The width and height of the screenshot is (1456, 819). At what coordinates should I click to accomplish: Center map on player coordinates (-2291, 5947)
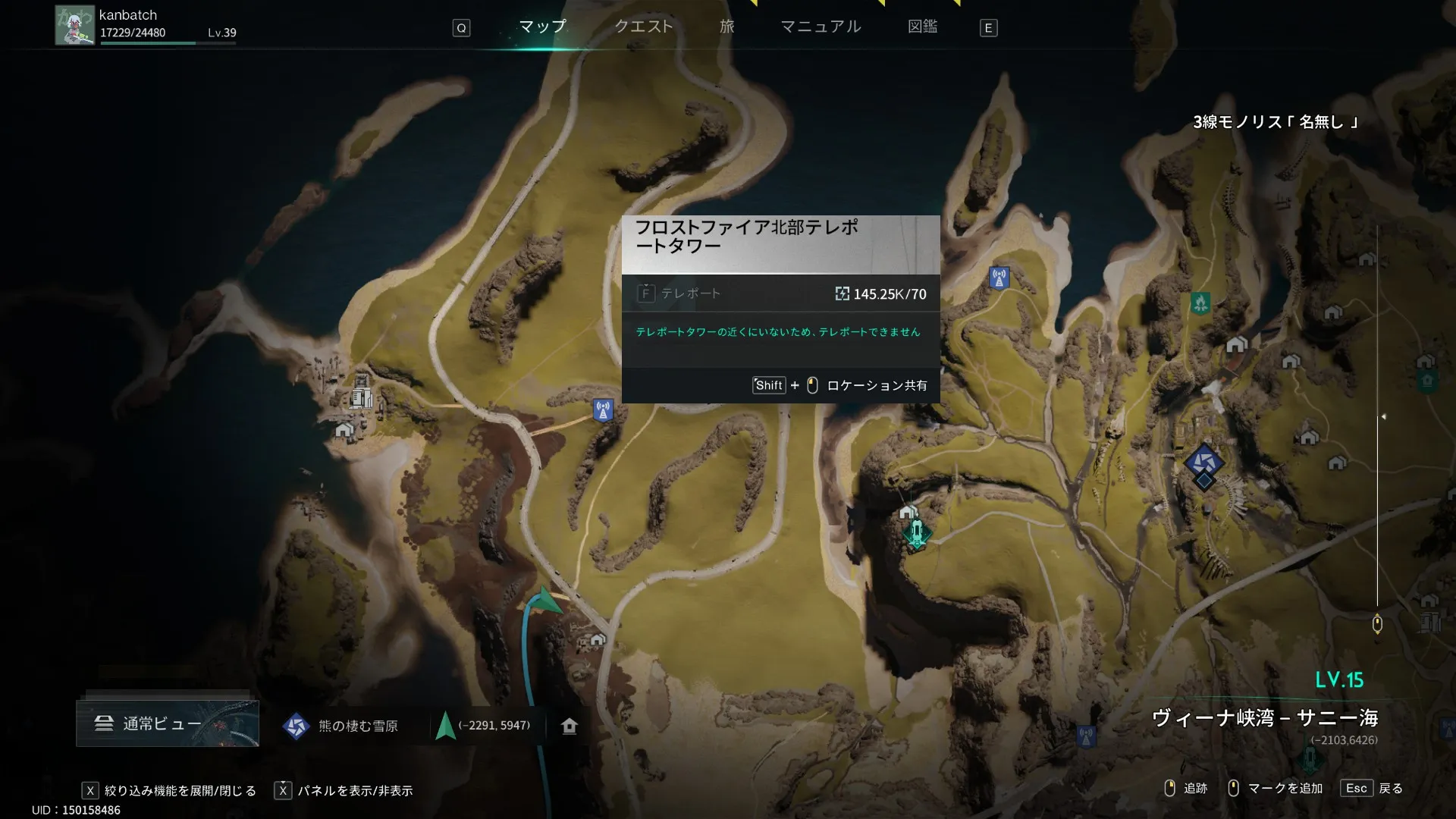coord(484,726)
